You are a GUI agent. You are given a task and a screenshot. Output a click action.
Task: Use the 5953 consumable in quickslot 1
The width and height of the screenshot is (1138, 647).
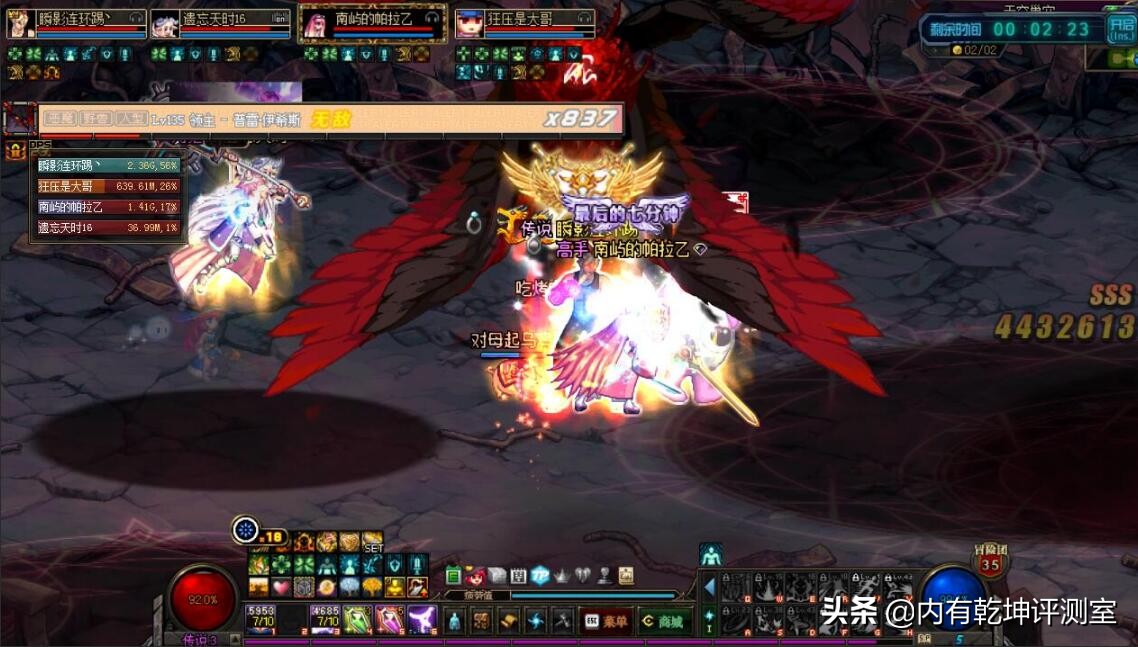point(261,620)
